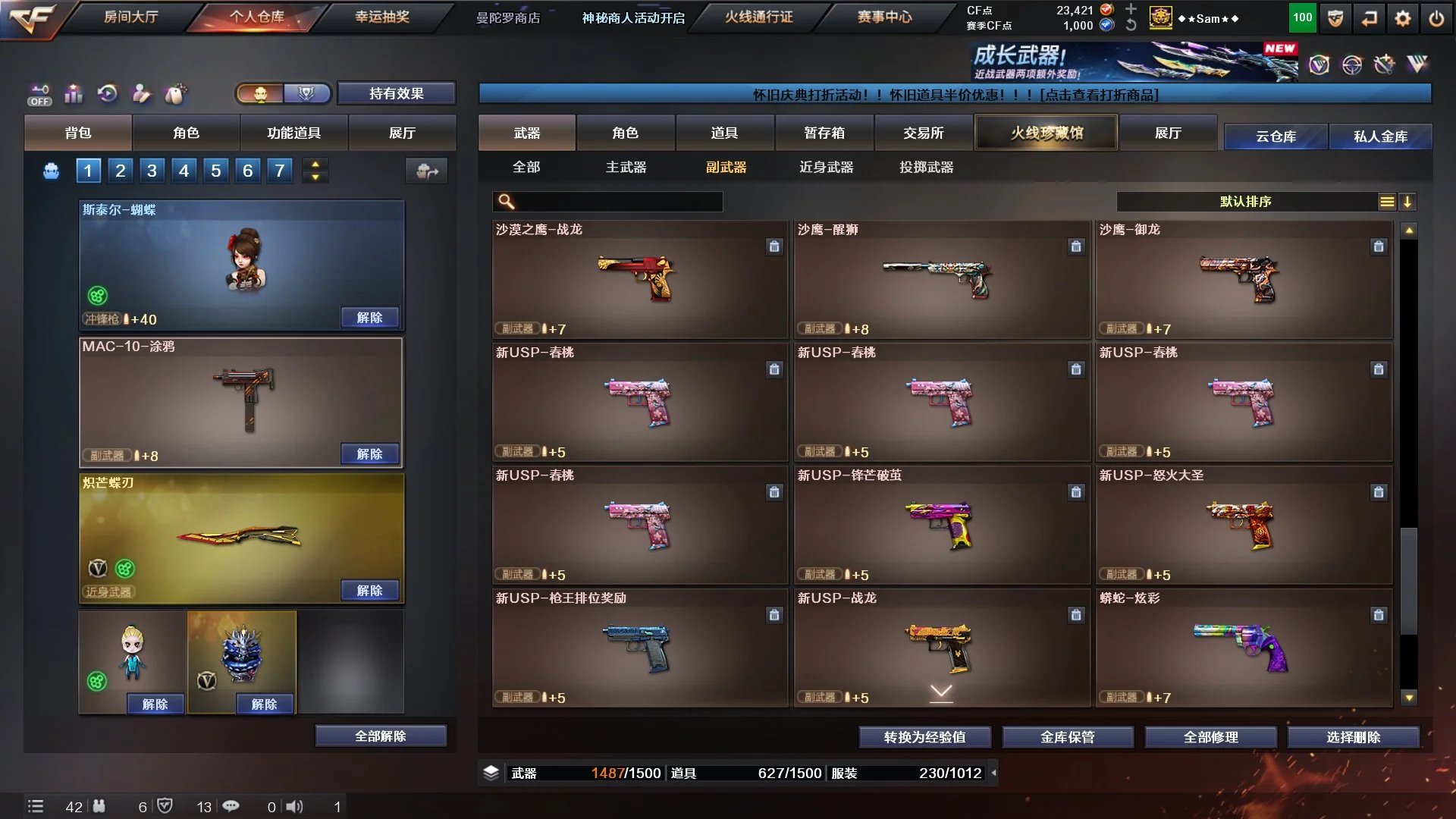The image size is (1456, 819).
Task: Select the 功能道具 tab
Action: click(293, 133)
